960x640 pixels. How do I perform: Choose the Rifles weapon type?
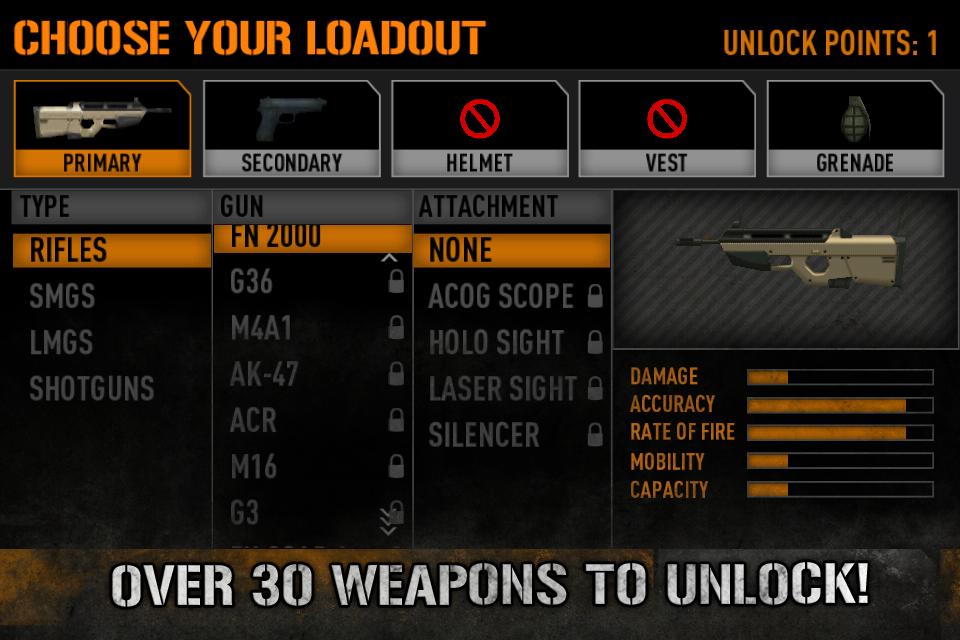[111, 250]
